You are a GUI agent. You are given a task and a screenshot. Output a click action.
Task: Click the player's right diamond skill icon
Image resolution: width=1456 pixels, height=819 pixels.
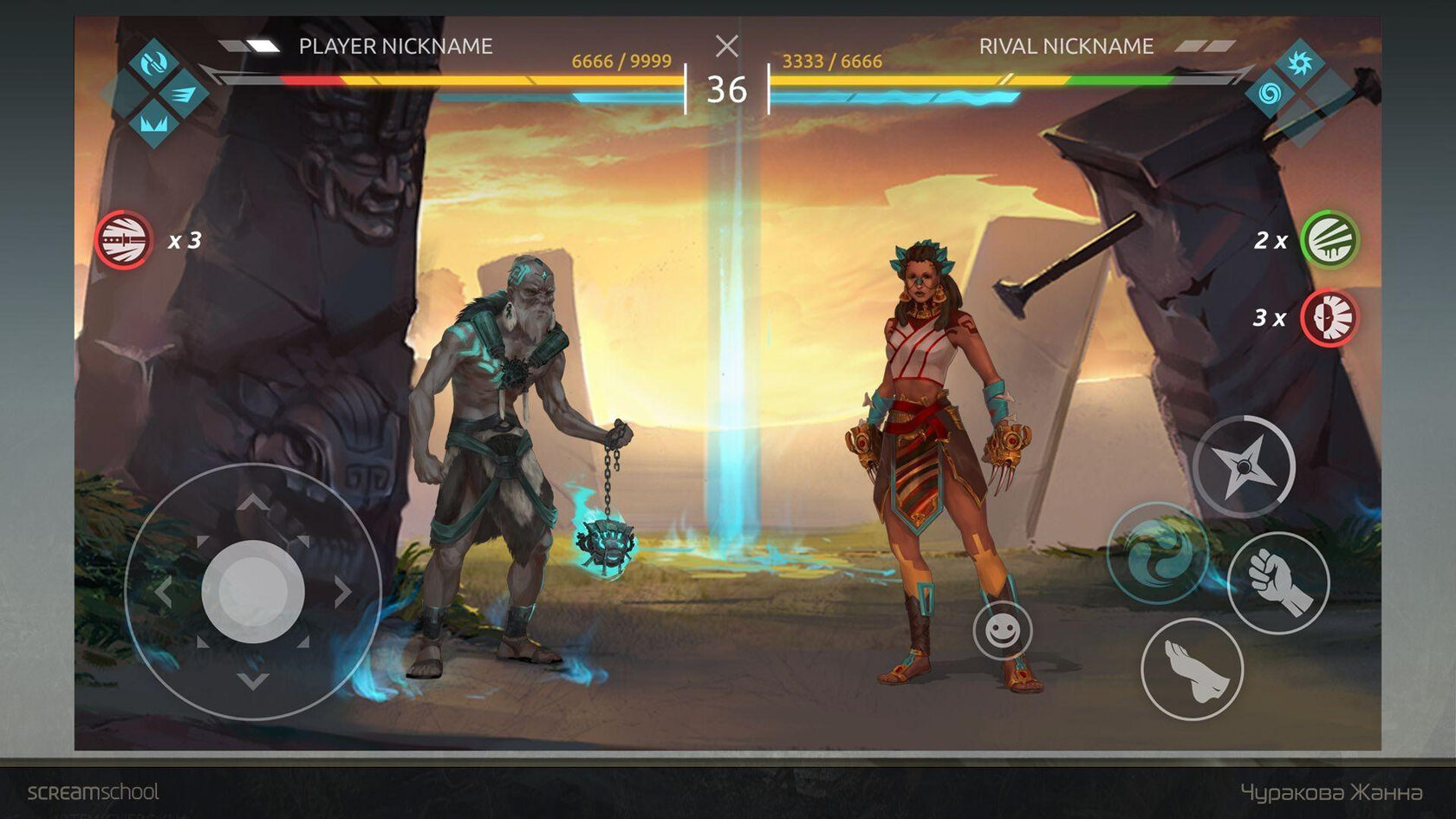click(x=183, y=93)
